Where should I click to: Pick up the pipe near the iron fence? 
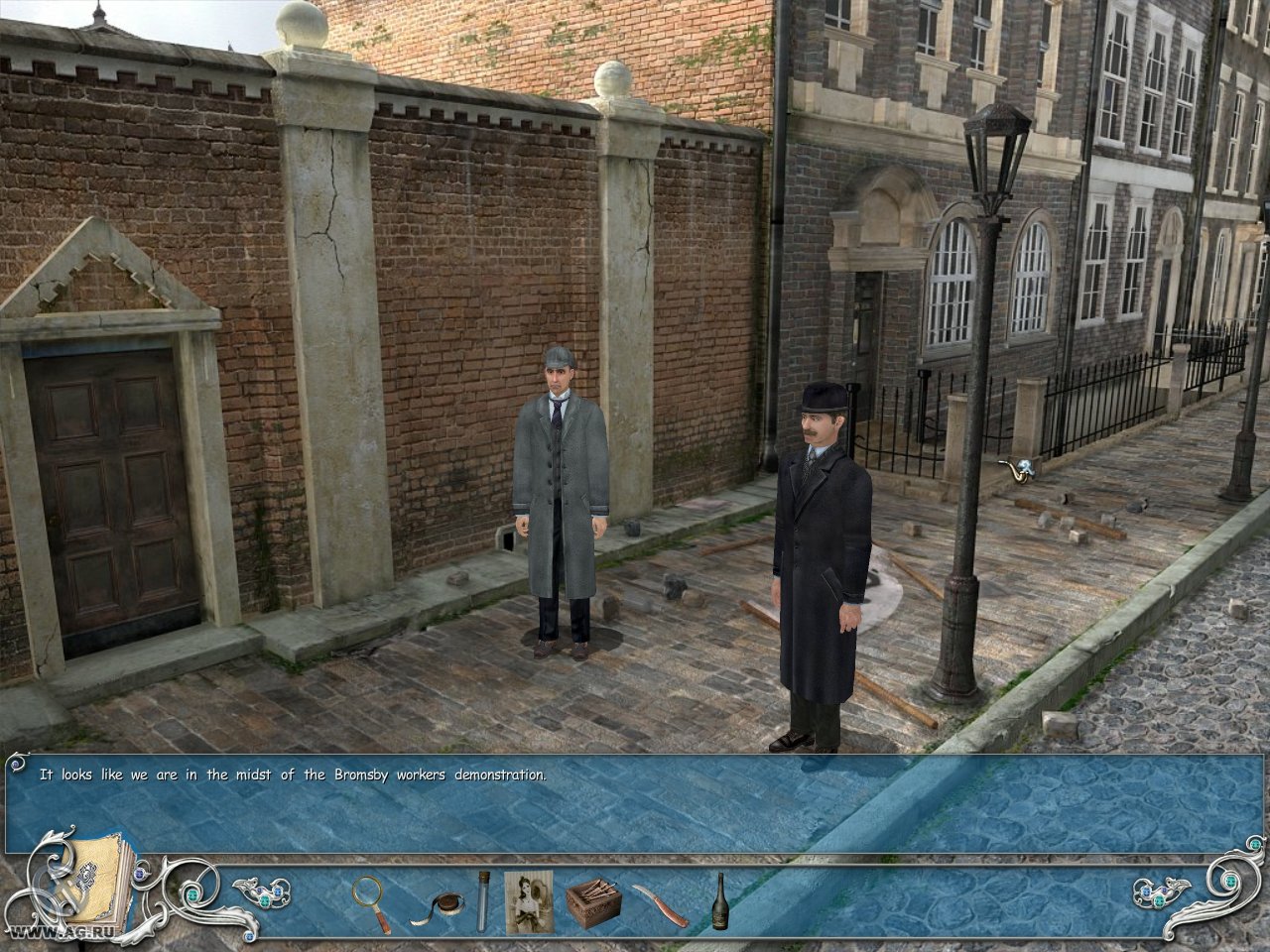click(x=1016, y=468)
